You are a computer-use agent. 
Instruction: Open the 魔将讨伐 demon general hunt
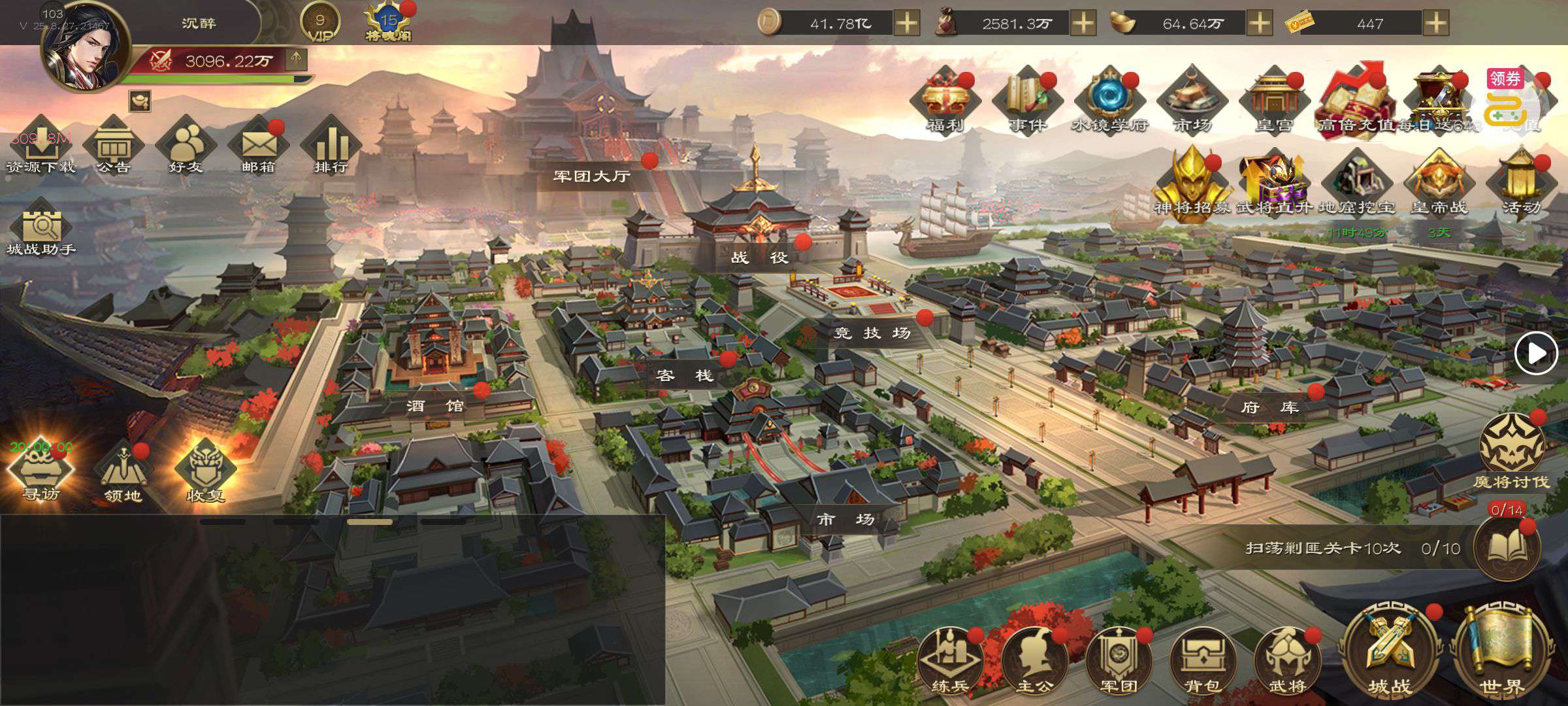click(x=1511, y=451)
